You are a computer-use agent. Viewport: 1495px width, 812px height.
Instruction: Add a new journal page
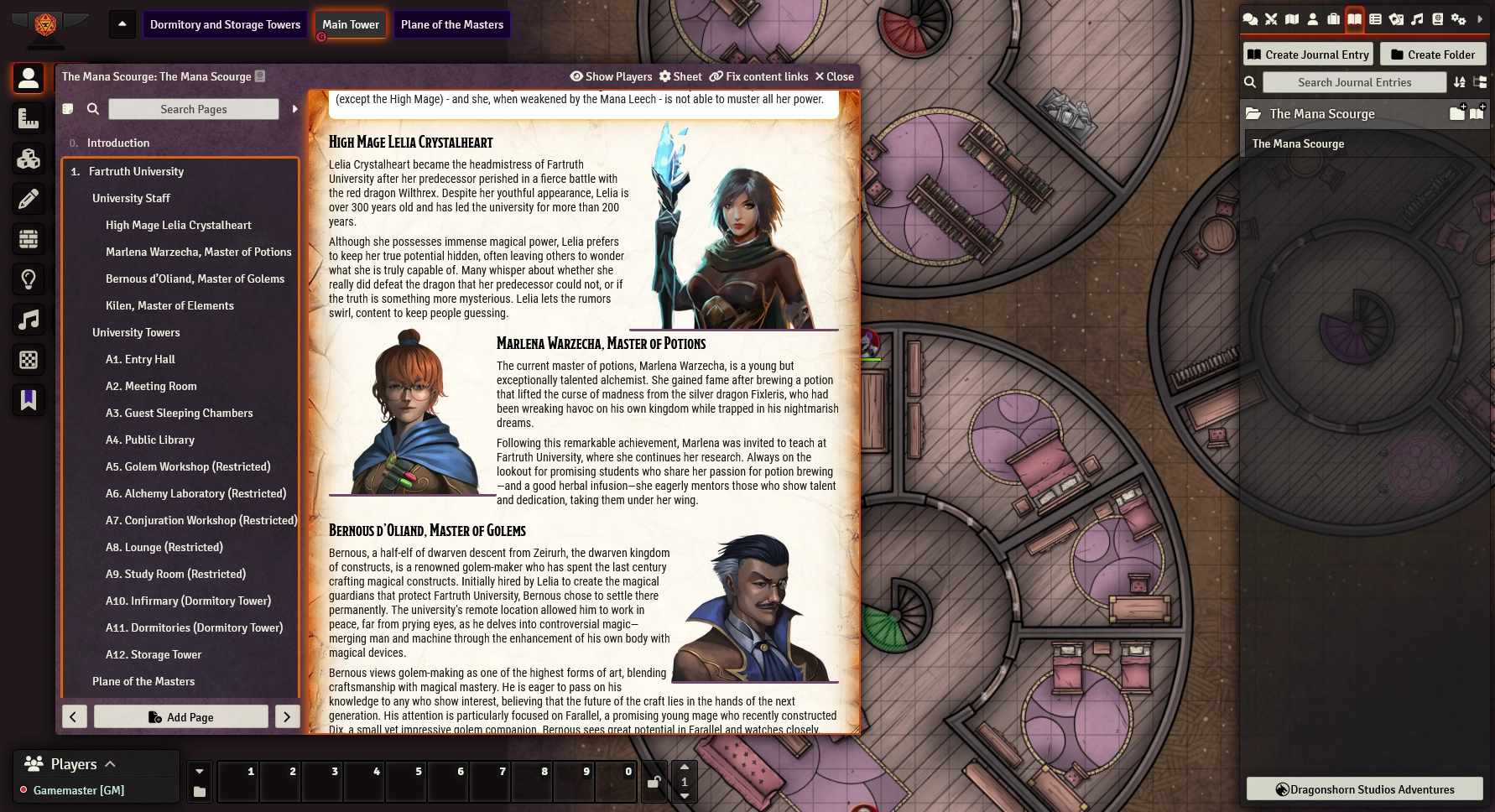coord(181,717)
